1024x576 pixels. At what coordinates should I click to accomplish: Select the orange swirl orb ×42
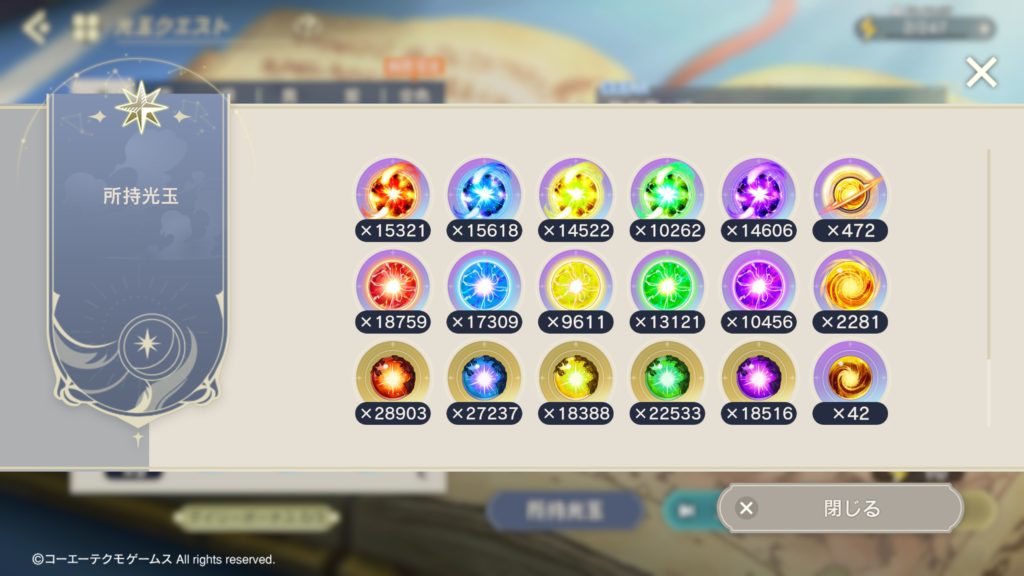850,375
